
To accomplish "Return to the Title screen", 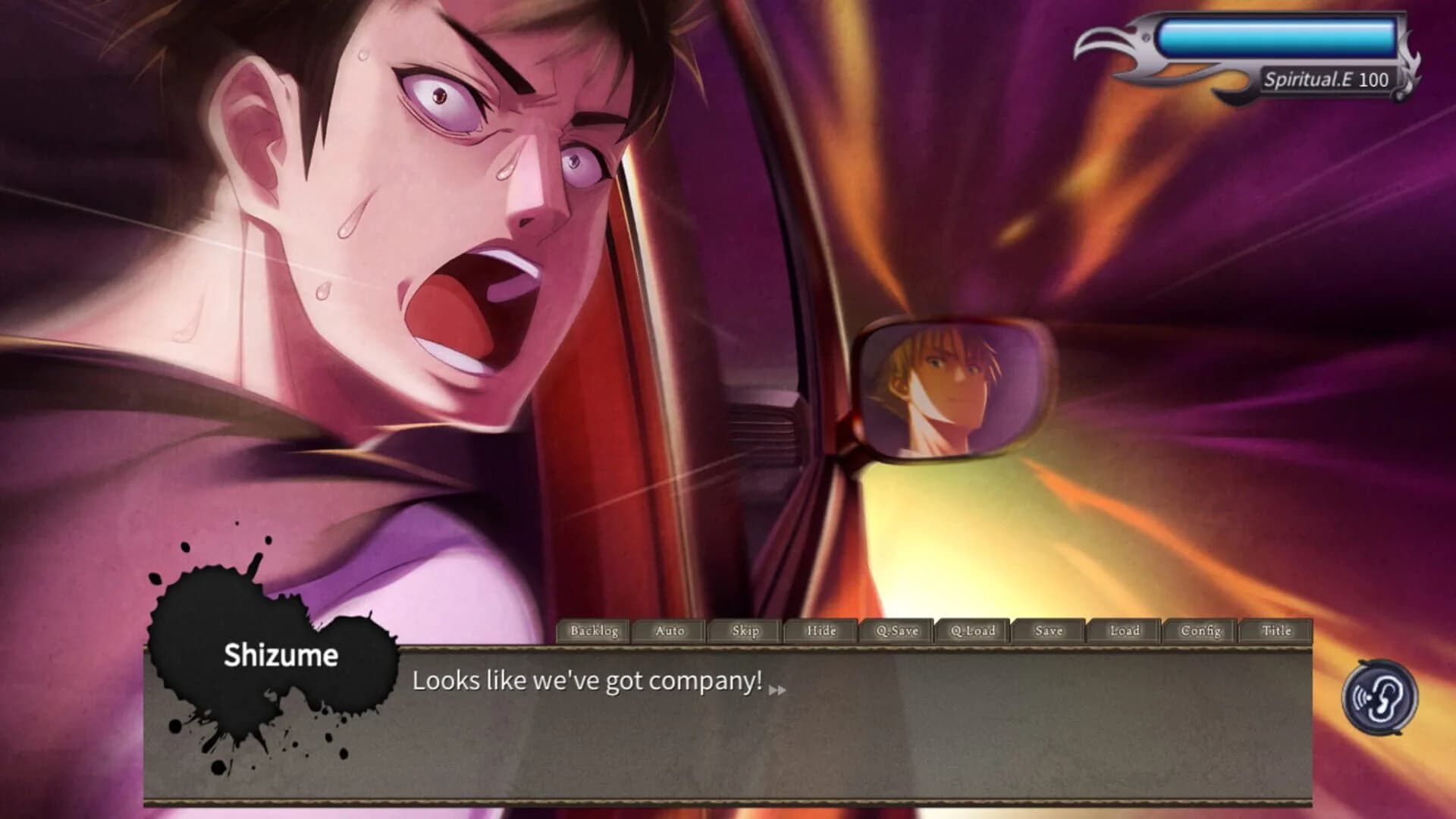I will (1276, 630).
